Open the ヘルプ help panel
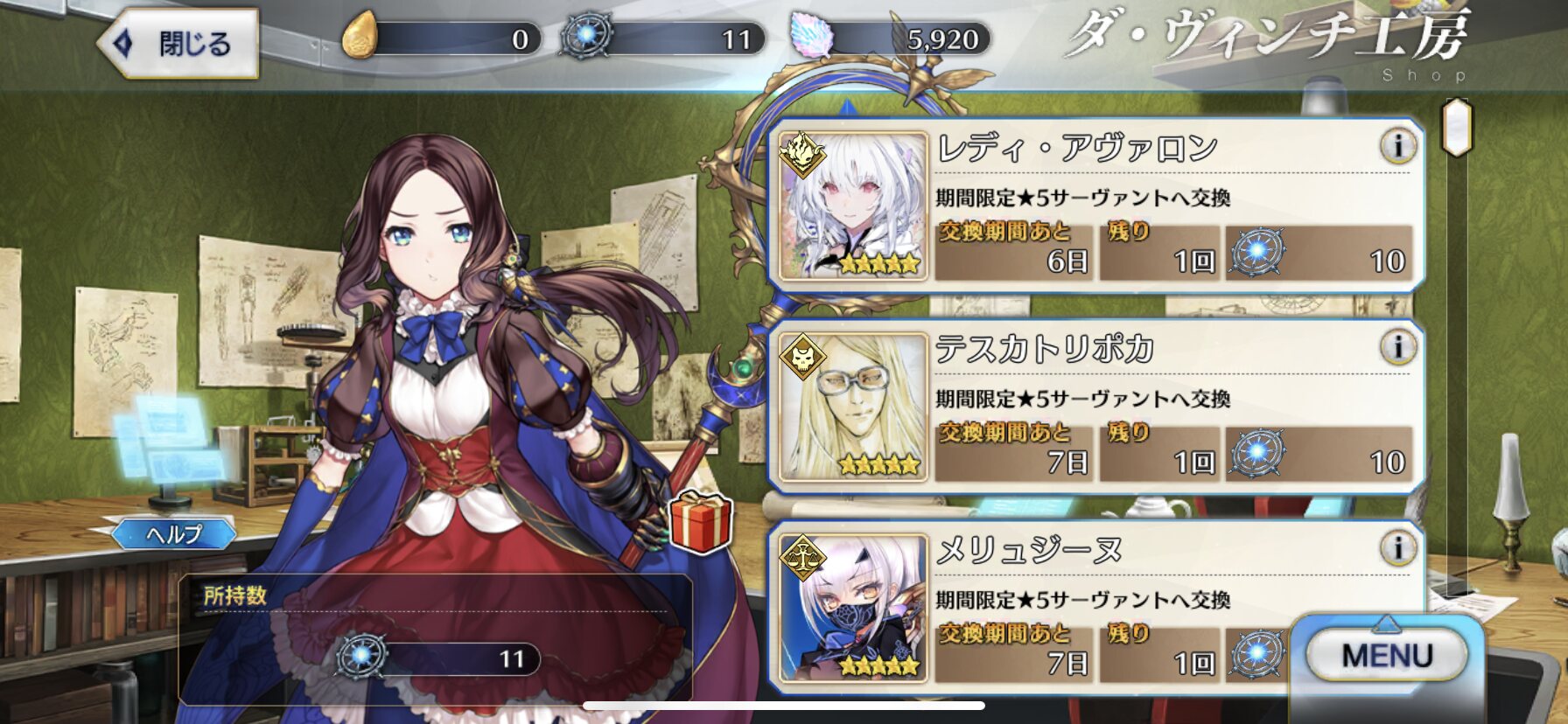Viewport: 1568px width, 724px height. 174,533
